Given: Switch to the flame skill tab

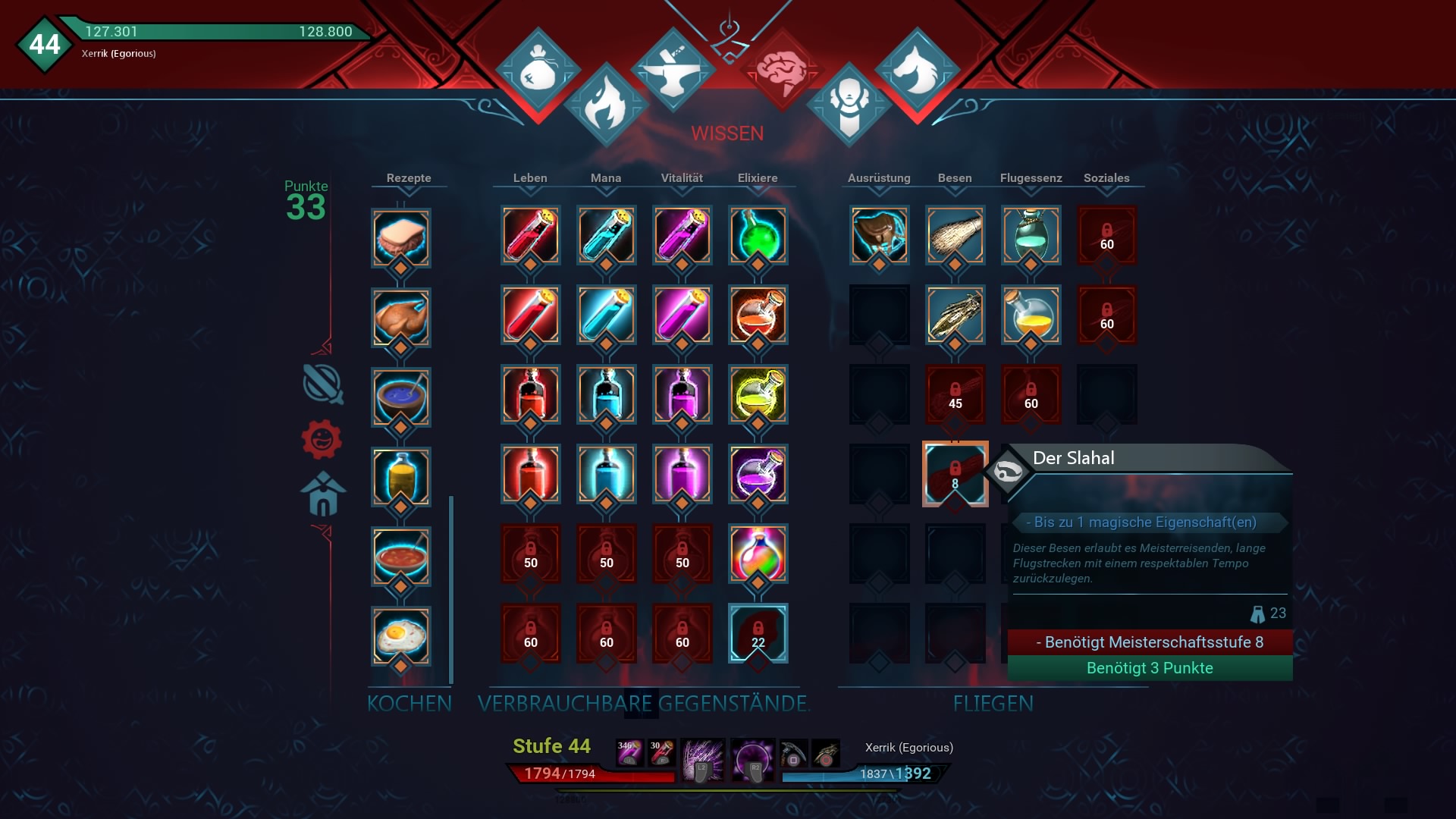Looking at the screenshot, I should (606, 105).
